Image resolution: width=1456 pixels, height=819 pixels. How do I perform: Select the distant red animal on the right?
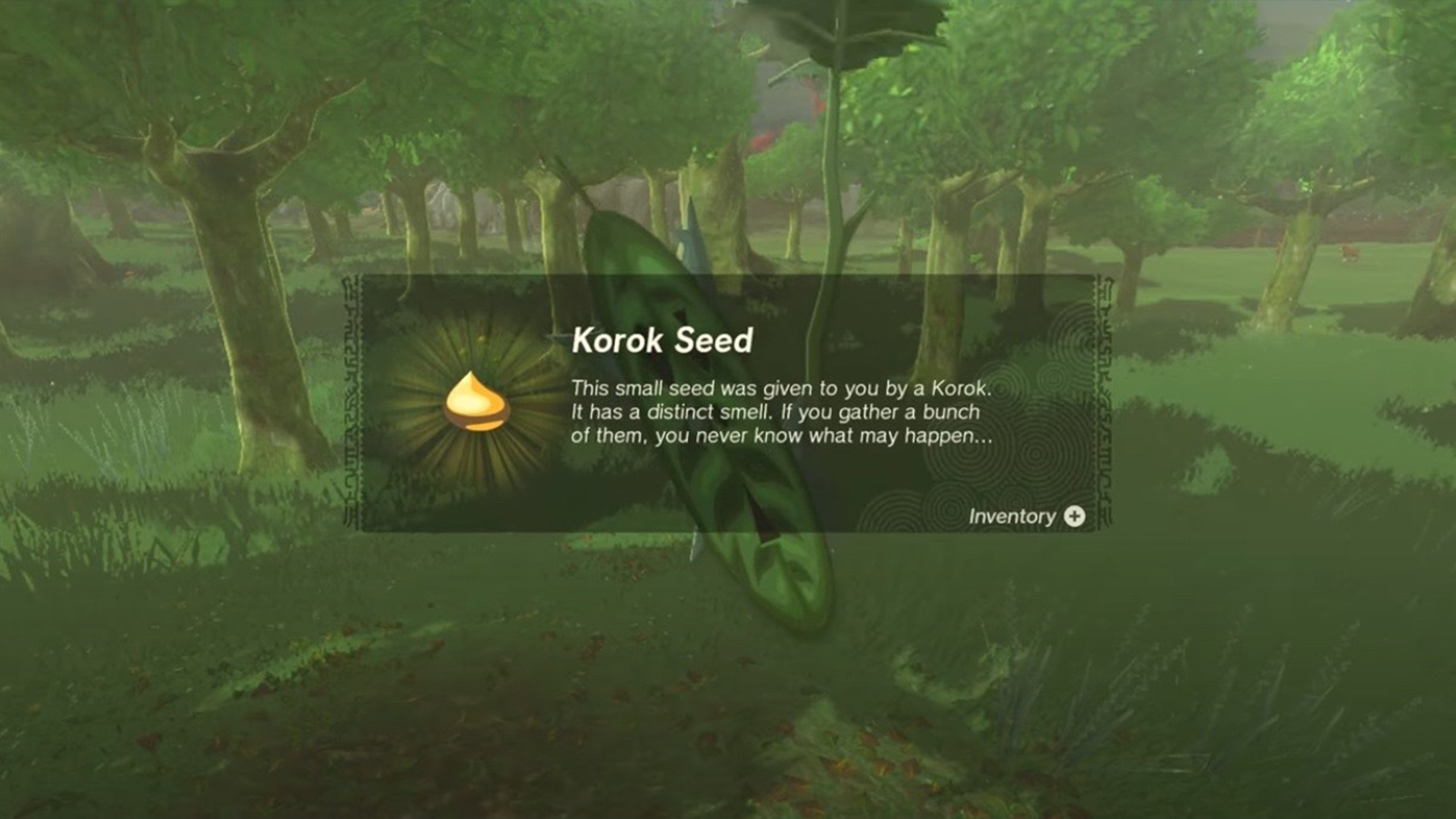tap(1350, 252)
